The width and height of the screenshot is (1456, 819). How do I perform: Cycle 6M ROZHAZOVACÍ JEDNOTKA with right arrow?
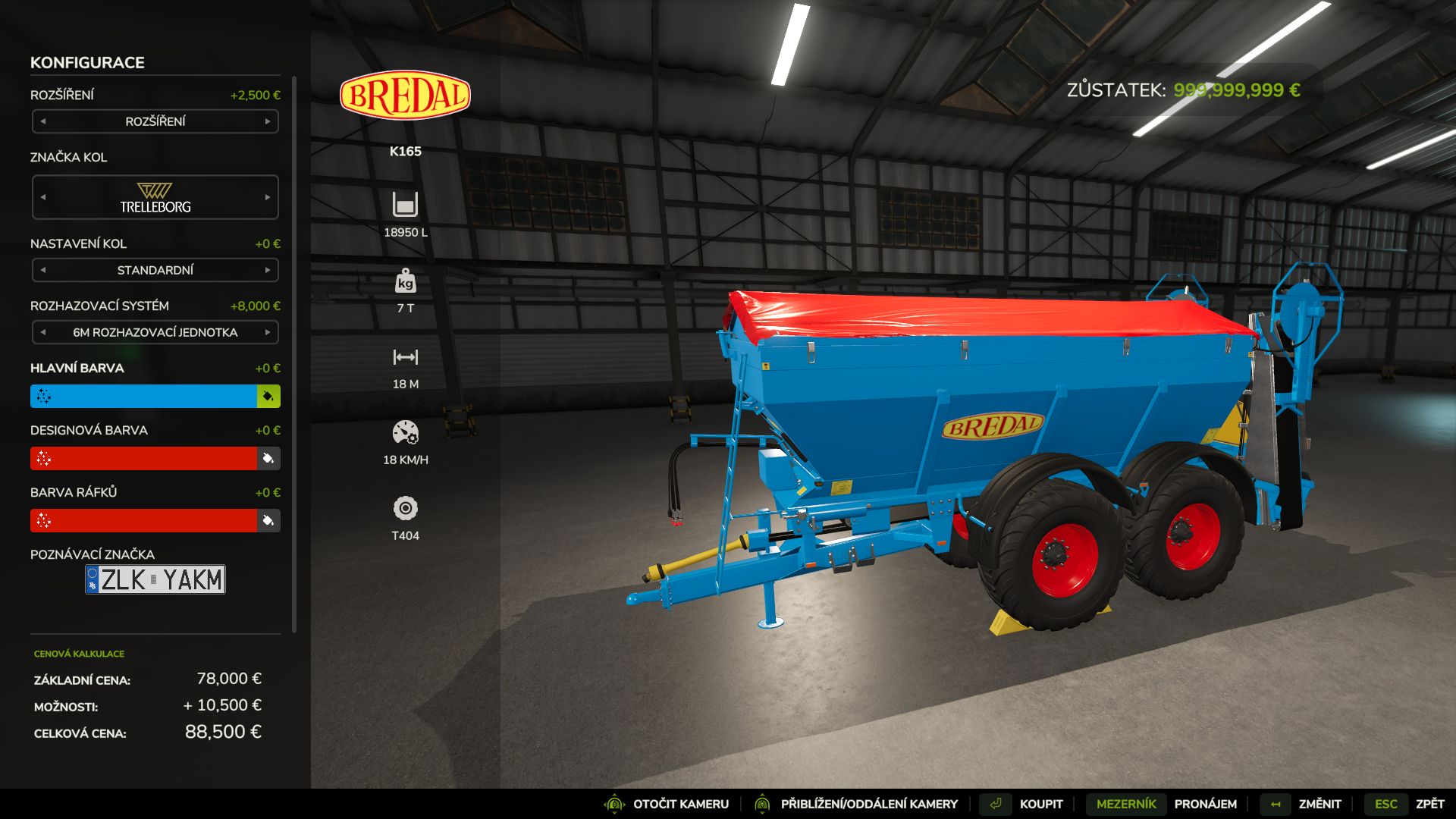click(x=267, y=332)
